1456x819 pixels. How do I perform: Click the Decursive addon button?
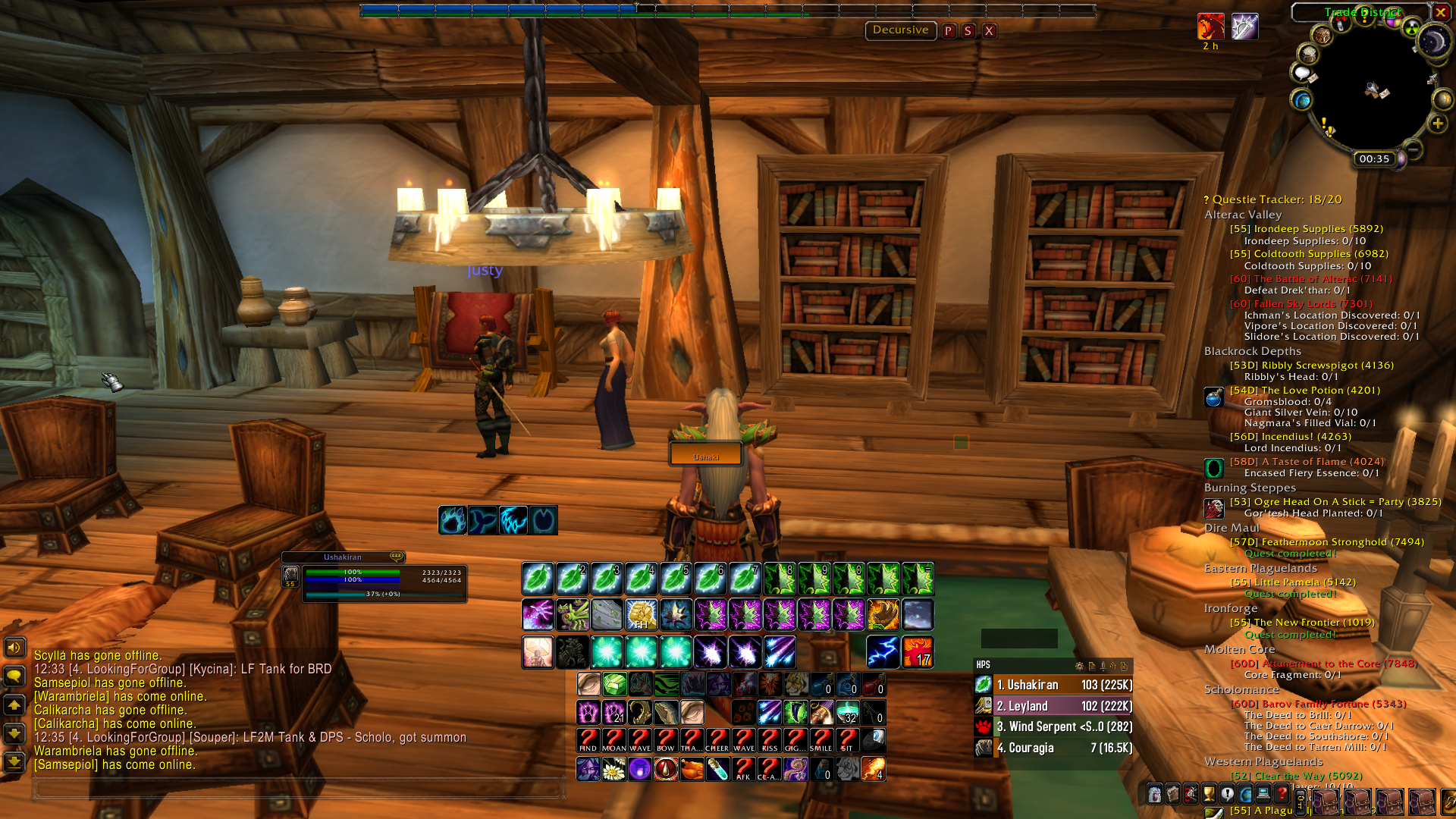tap(900, 30)
